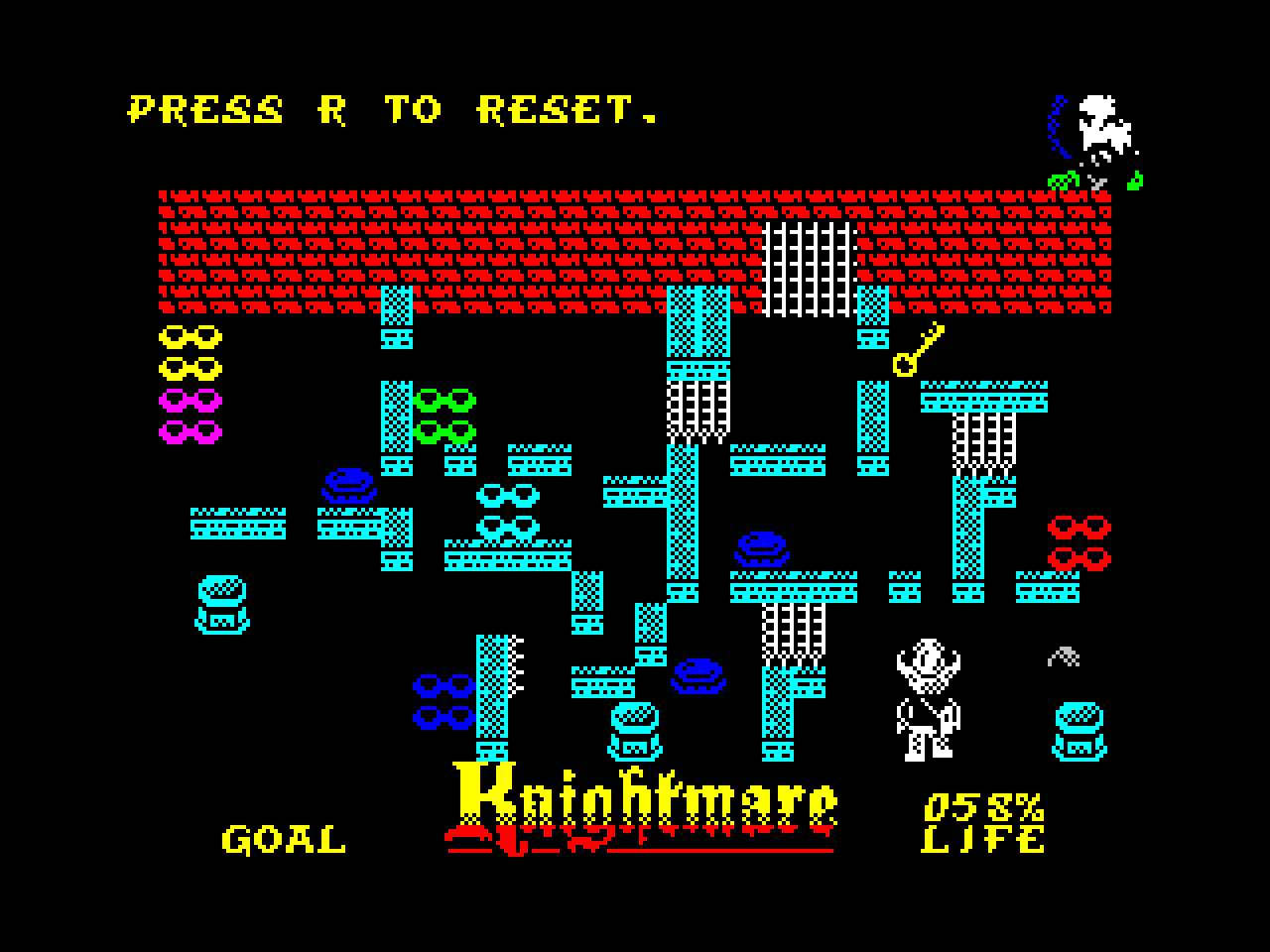
Task: Click the white knight character
Action: [928, 699]
